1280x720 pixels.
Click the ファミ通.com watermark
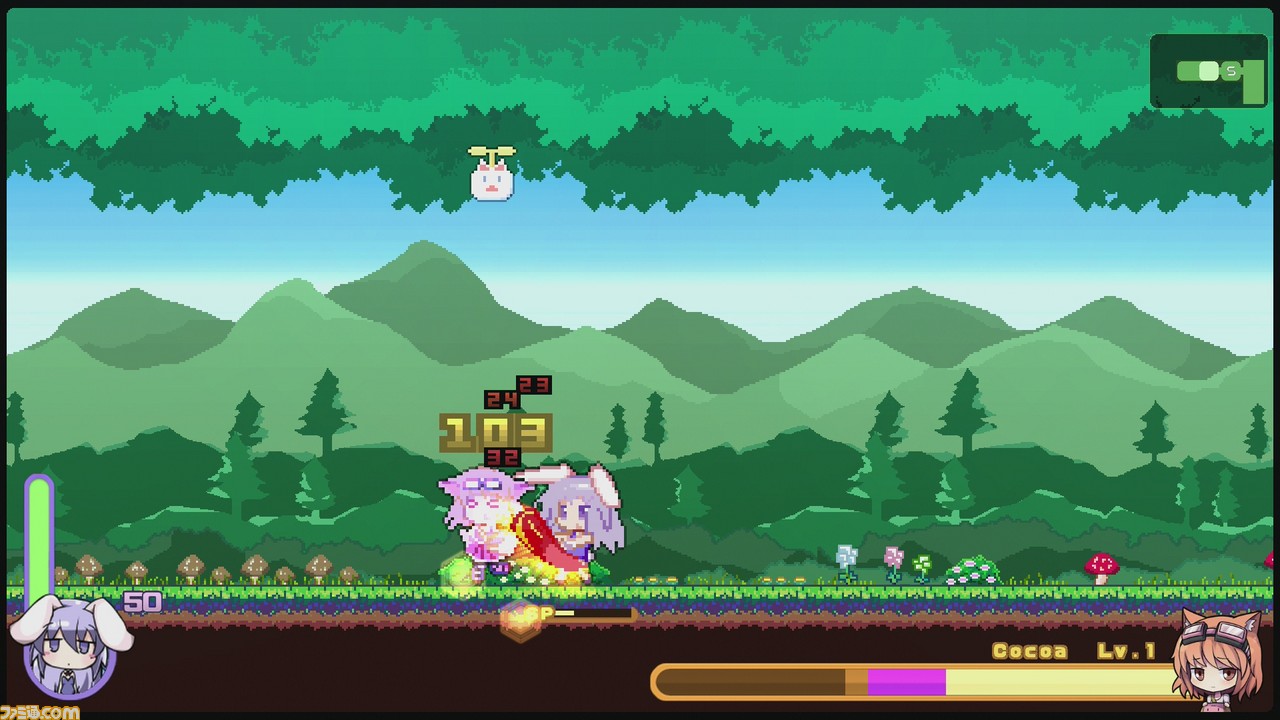coord(38,712)
